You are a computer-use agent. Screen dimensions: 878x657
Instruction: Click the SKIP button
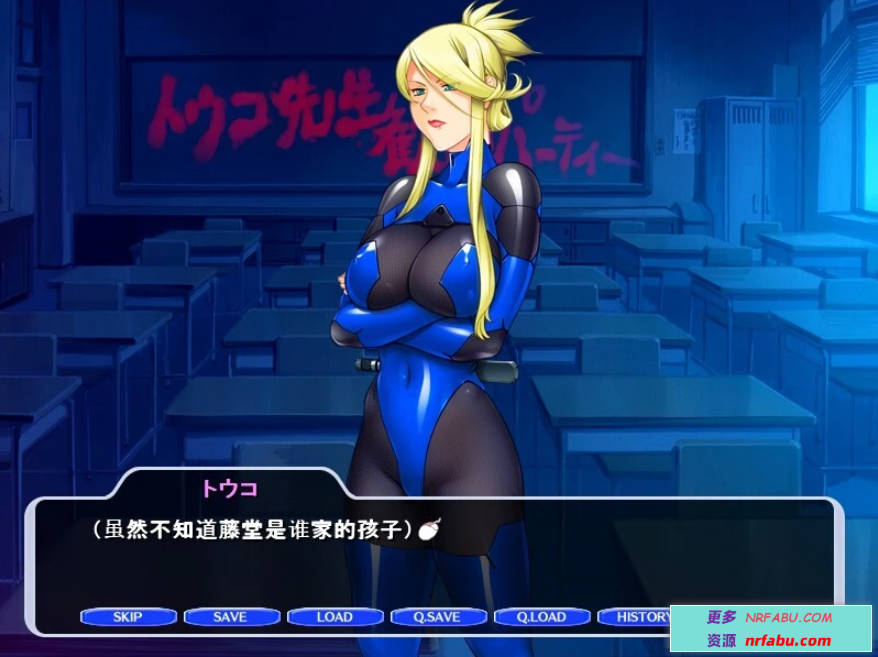tap(128, 617)
